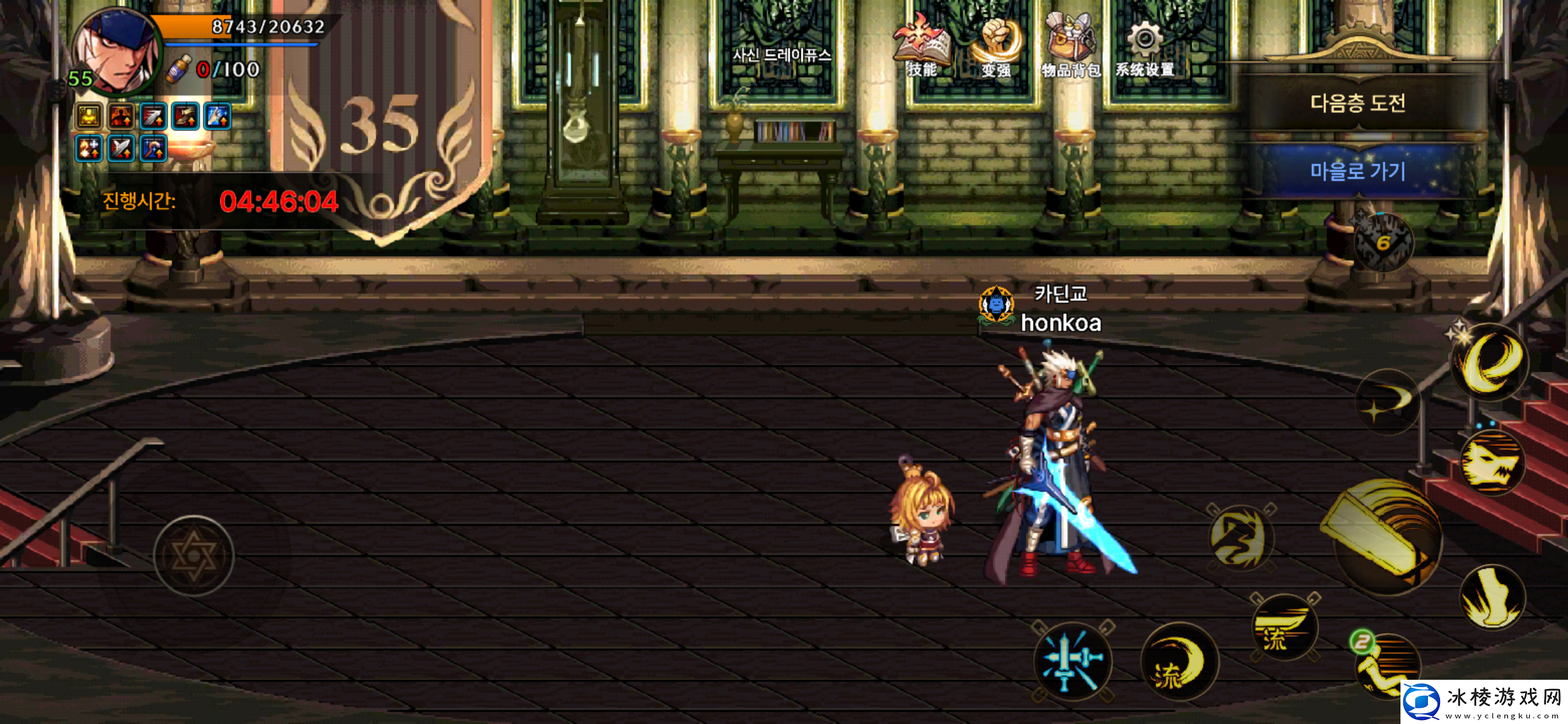Activate the golden dragon skill
Viewport: 1568px width, 724px height.
[x=1241, y=538]
